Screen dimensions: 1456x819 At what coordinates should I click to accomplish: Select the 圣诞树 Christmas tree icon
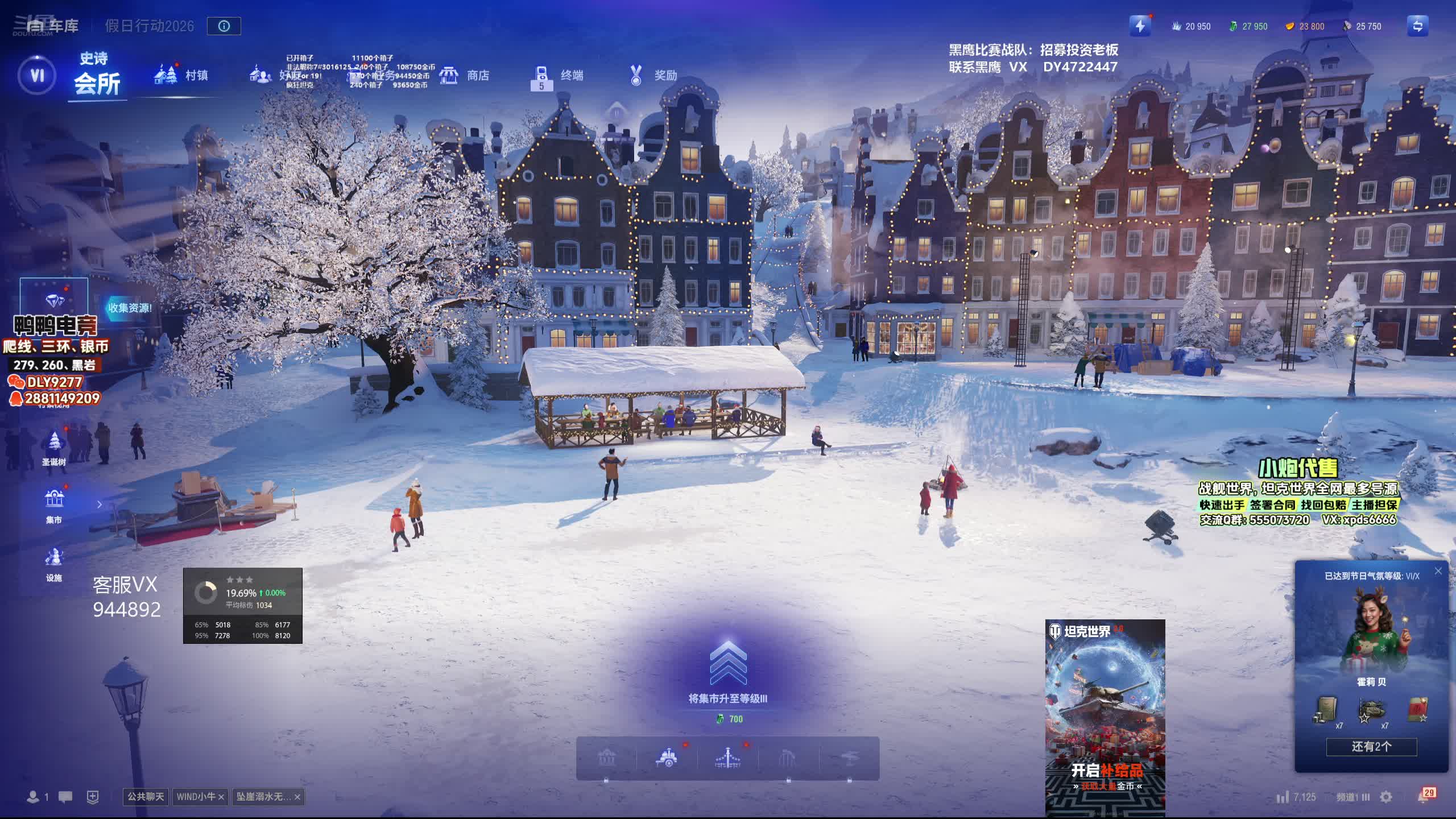[54, 448]
